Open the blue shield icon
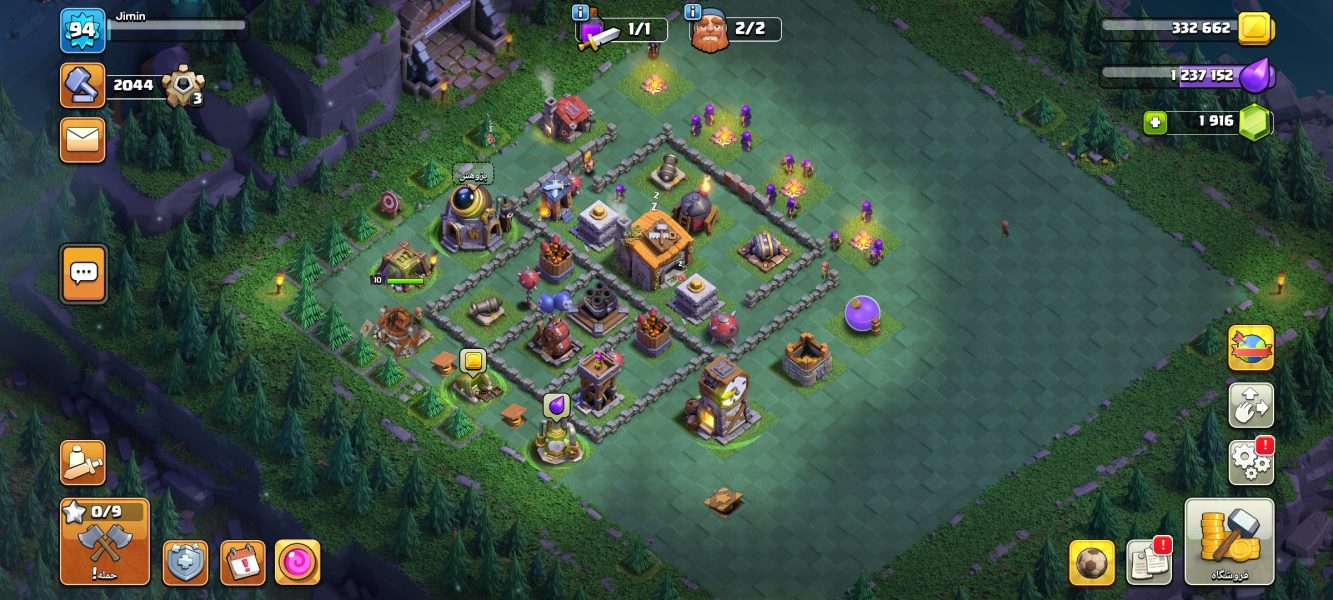This screenshot has width=1333, height=600. [x=186, y=563]
